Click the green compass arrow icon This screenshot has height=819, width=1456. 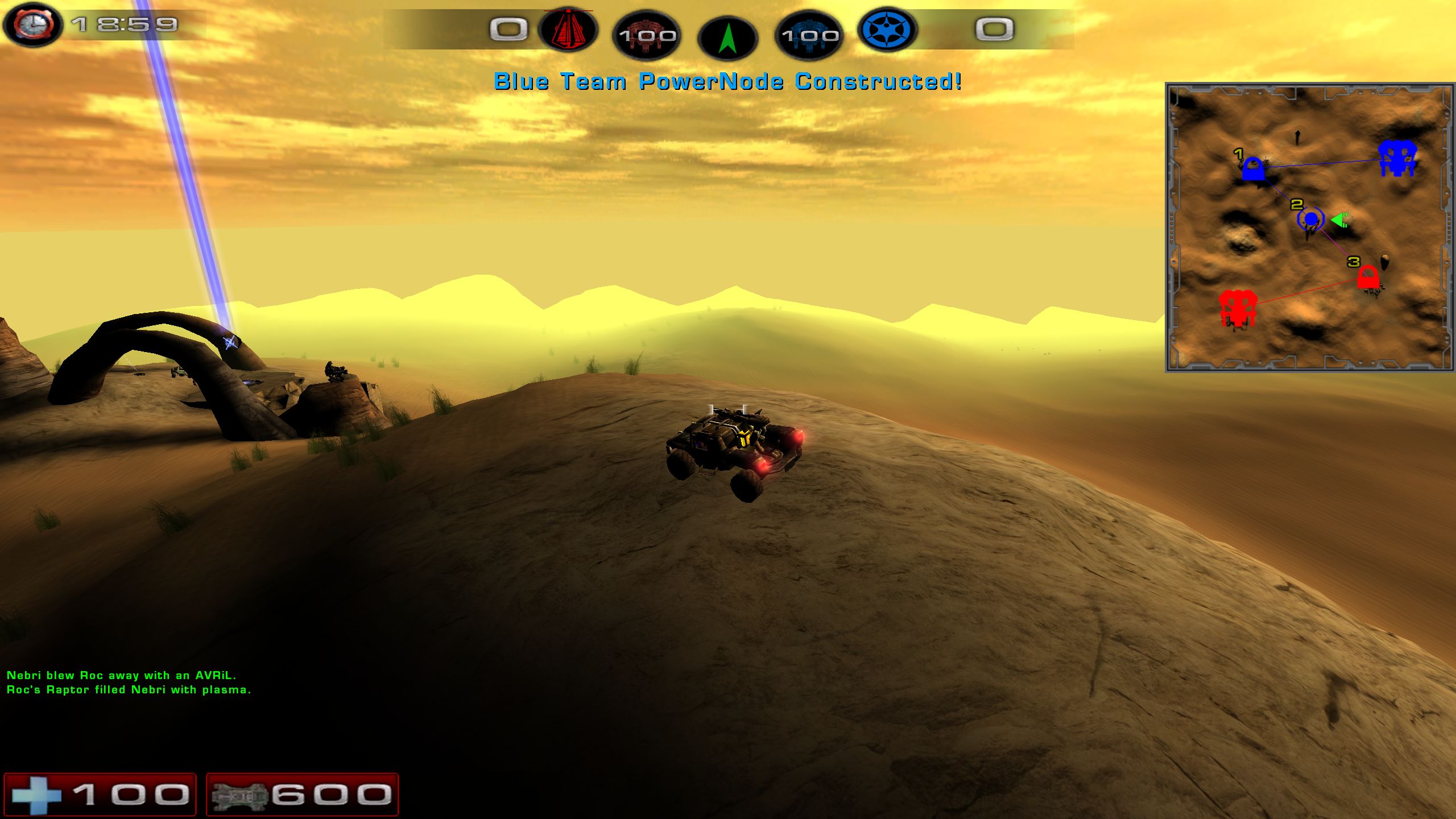(x=727, y=38)
